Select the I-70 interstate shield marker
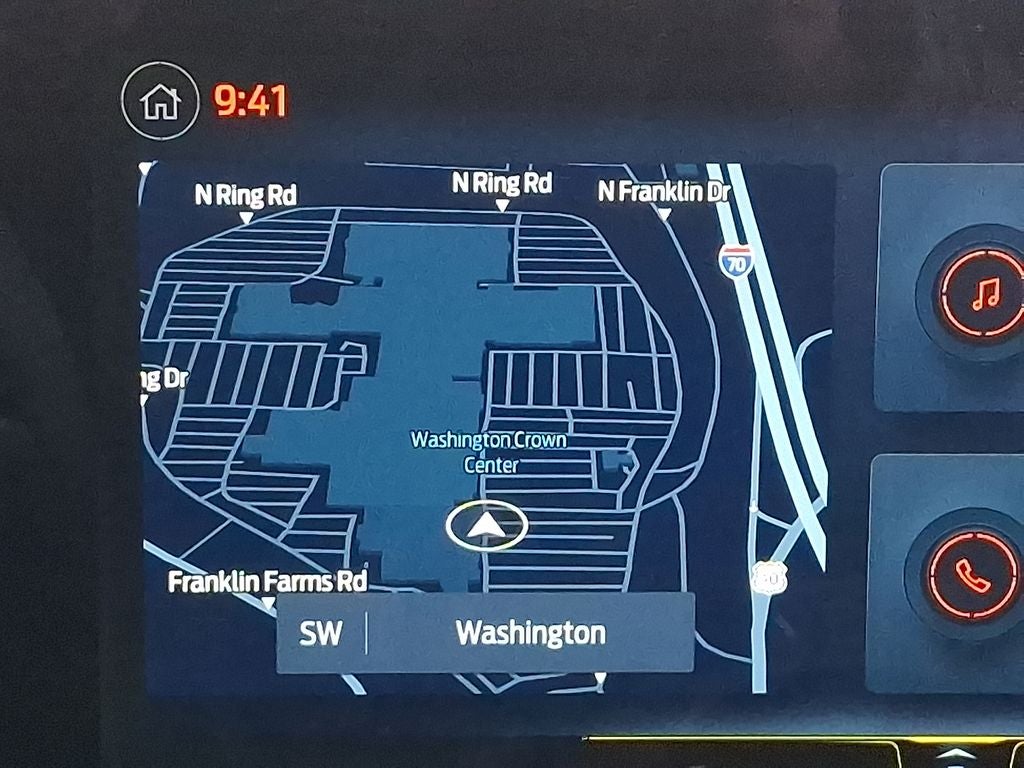 [x=735, y=261]
